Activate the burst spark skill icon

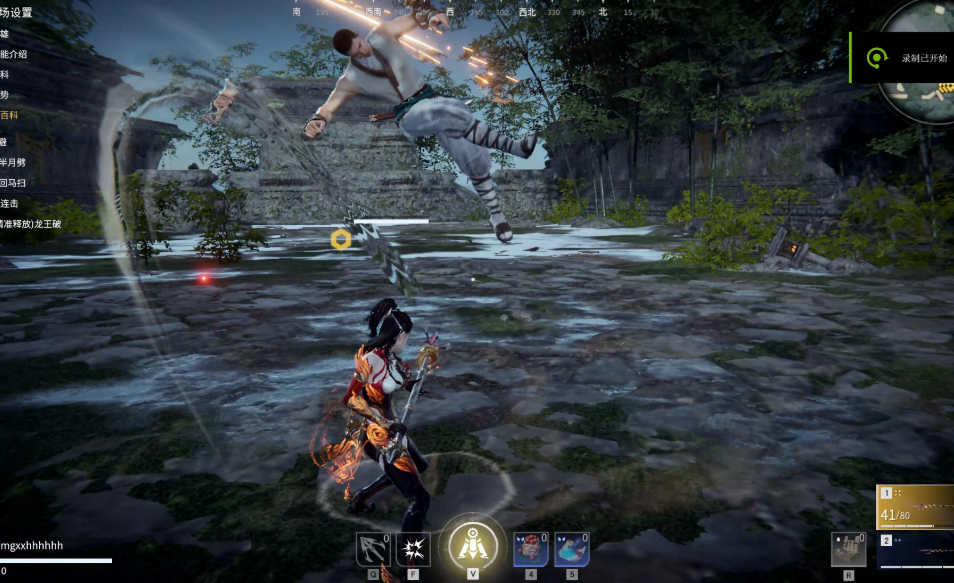click(x=413, y=549)
